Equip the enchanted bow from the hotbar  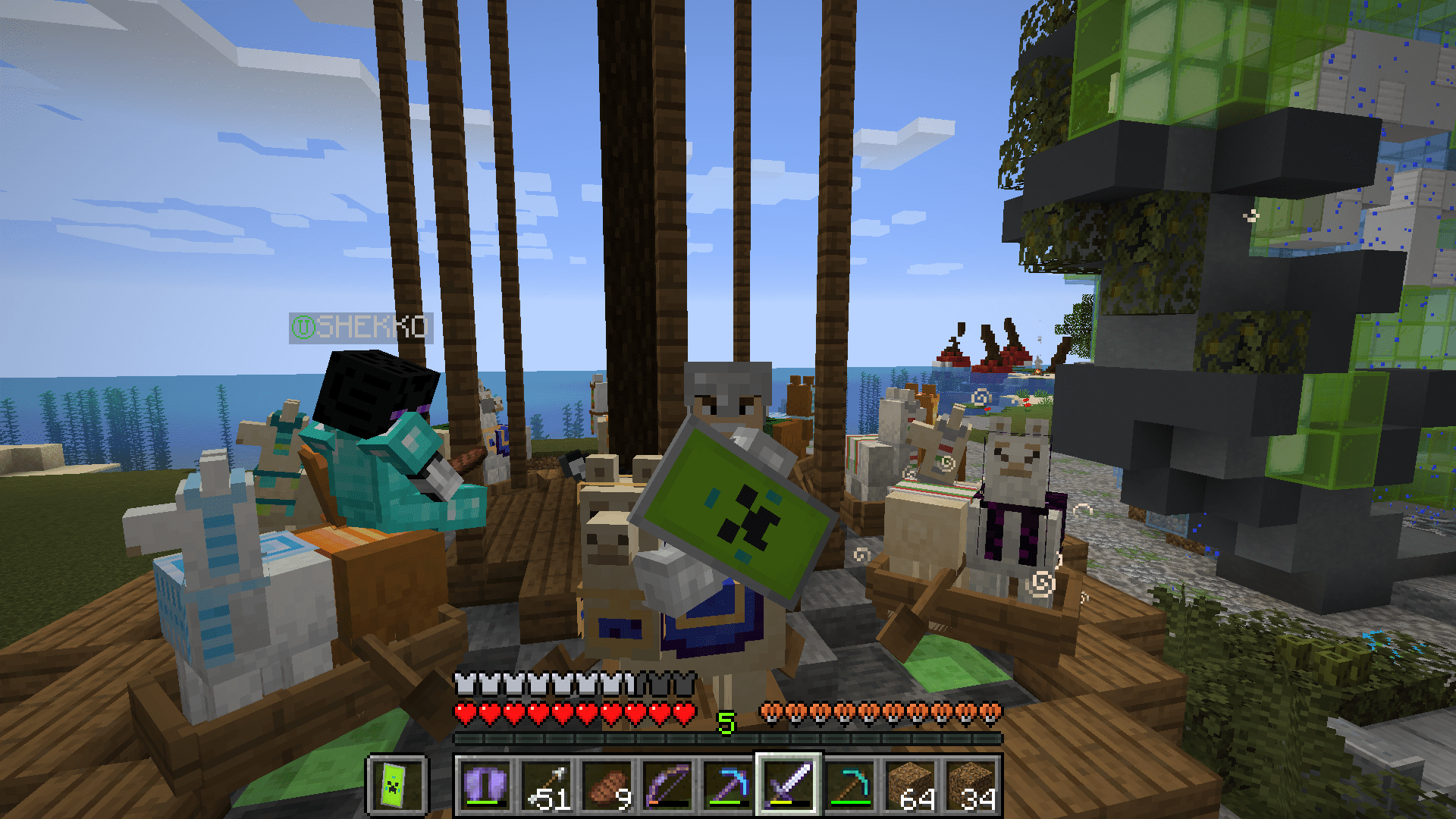coord(667,785)
